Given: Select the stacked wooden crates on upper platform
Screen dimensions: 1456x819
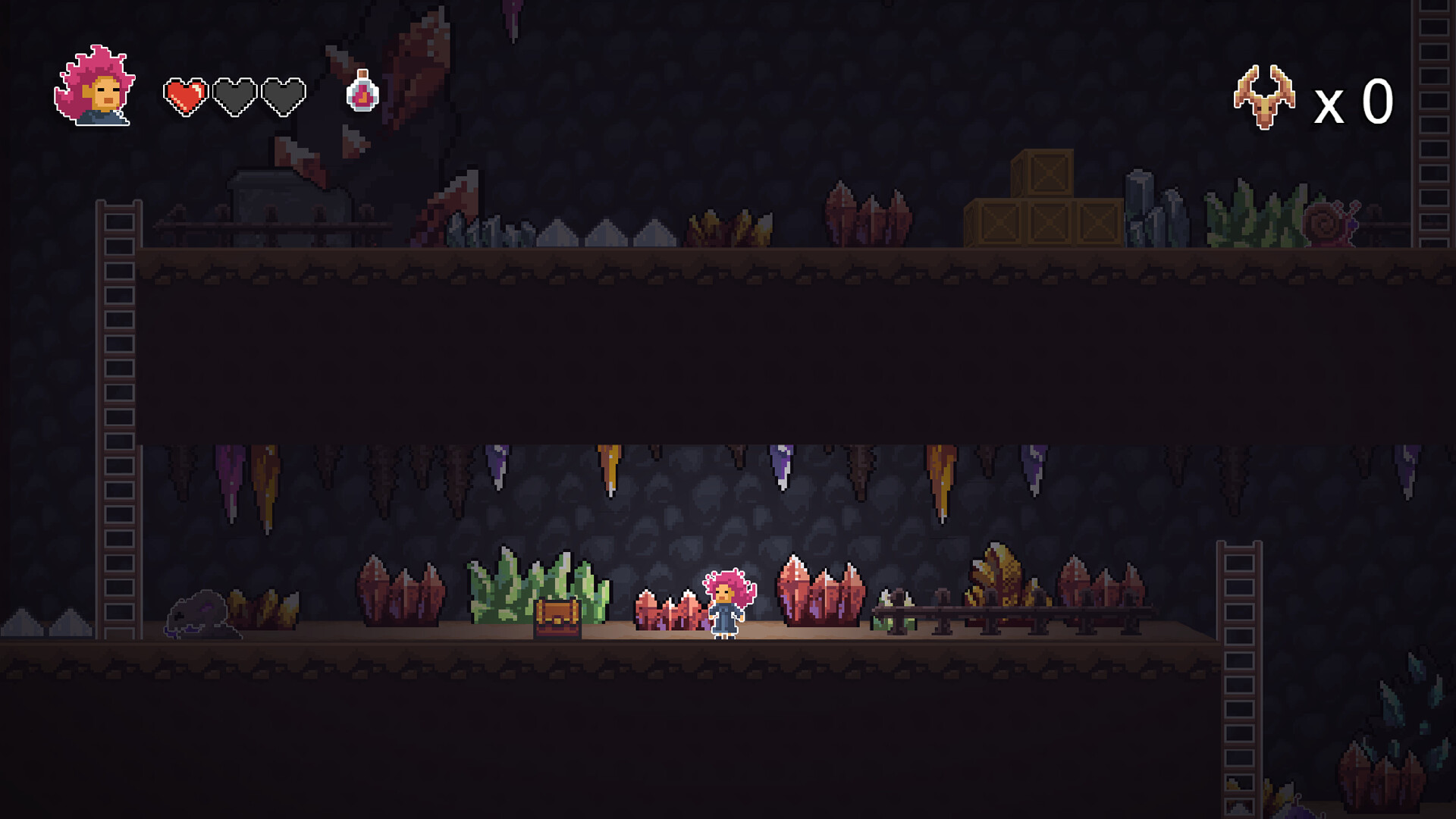Looking at the screenshot, I should 1043,205.
